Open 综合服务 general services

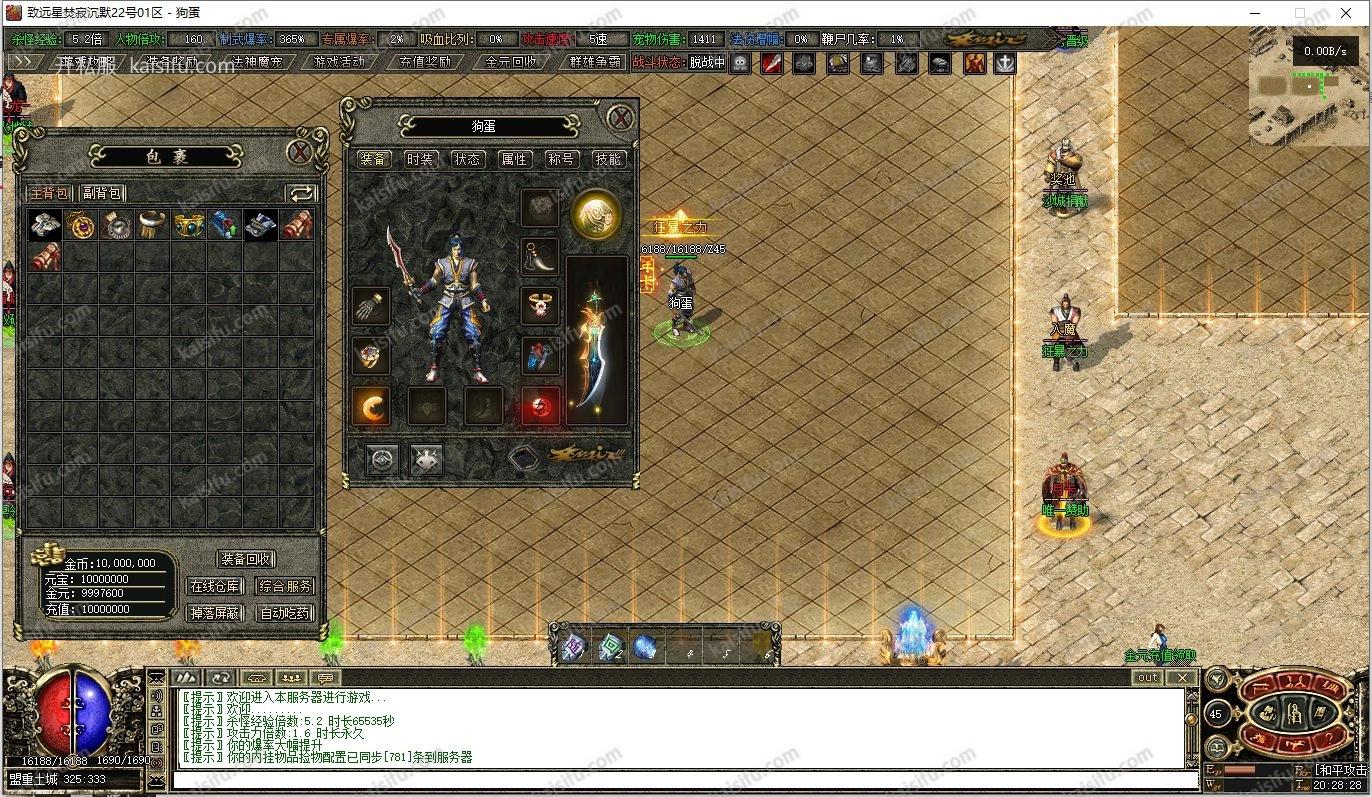tap(285, 587)
